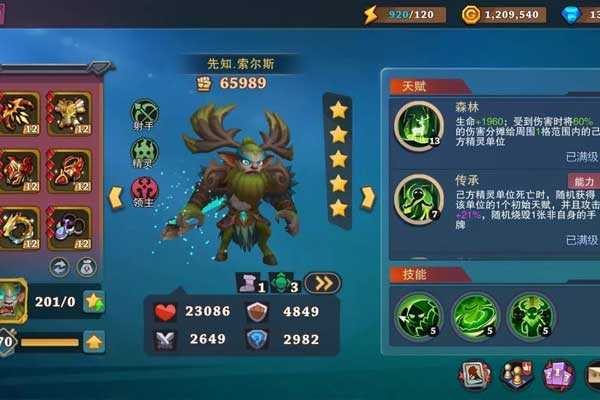Go to the previous hero with left arrow
Viewport: 600px width, 400px height.
116,194
